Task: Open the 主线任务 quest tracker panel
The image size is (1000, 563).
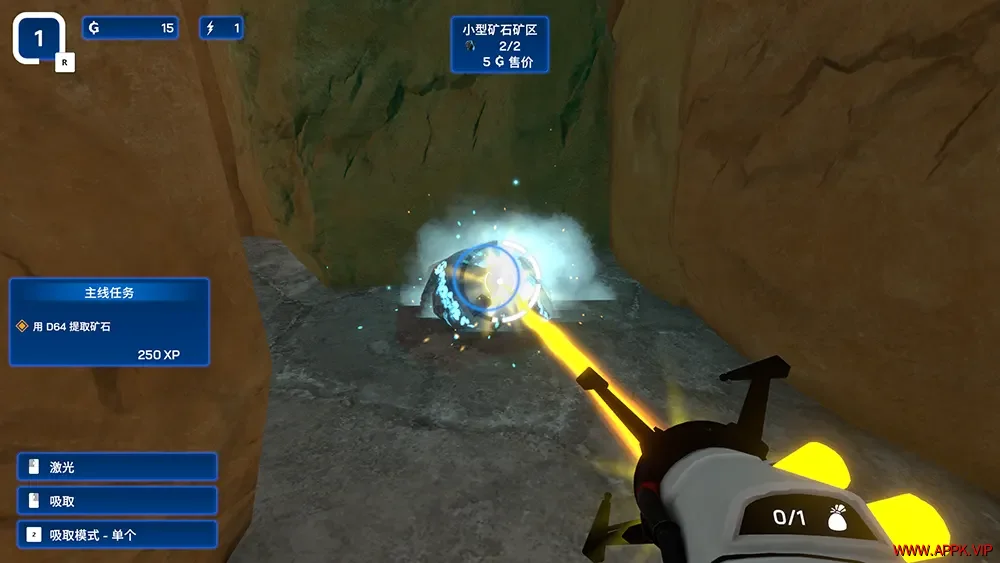Action: pos(109,321)
